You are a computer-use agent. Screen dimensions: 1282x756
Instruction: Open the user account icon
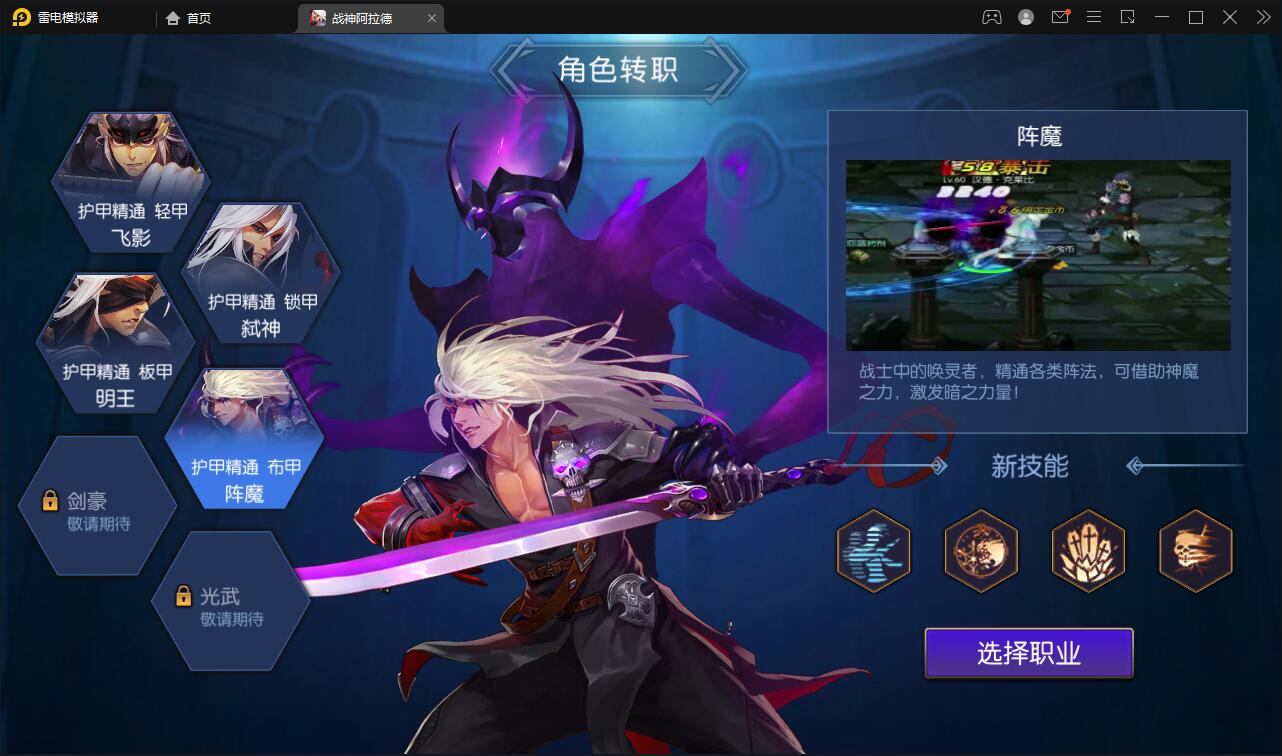coord(1024,17)
